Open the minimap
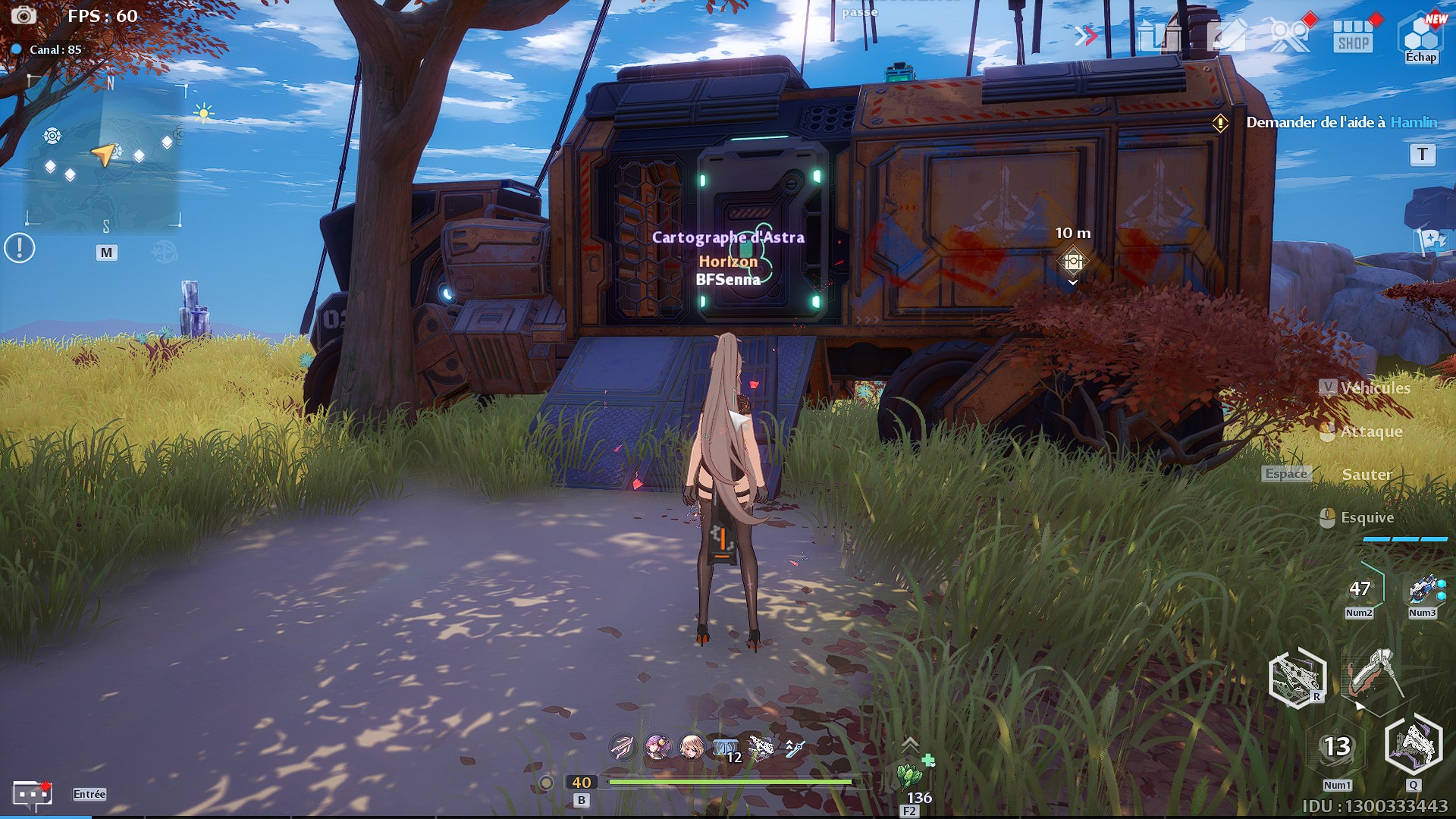 click(104, 155)
